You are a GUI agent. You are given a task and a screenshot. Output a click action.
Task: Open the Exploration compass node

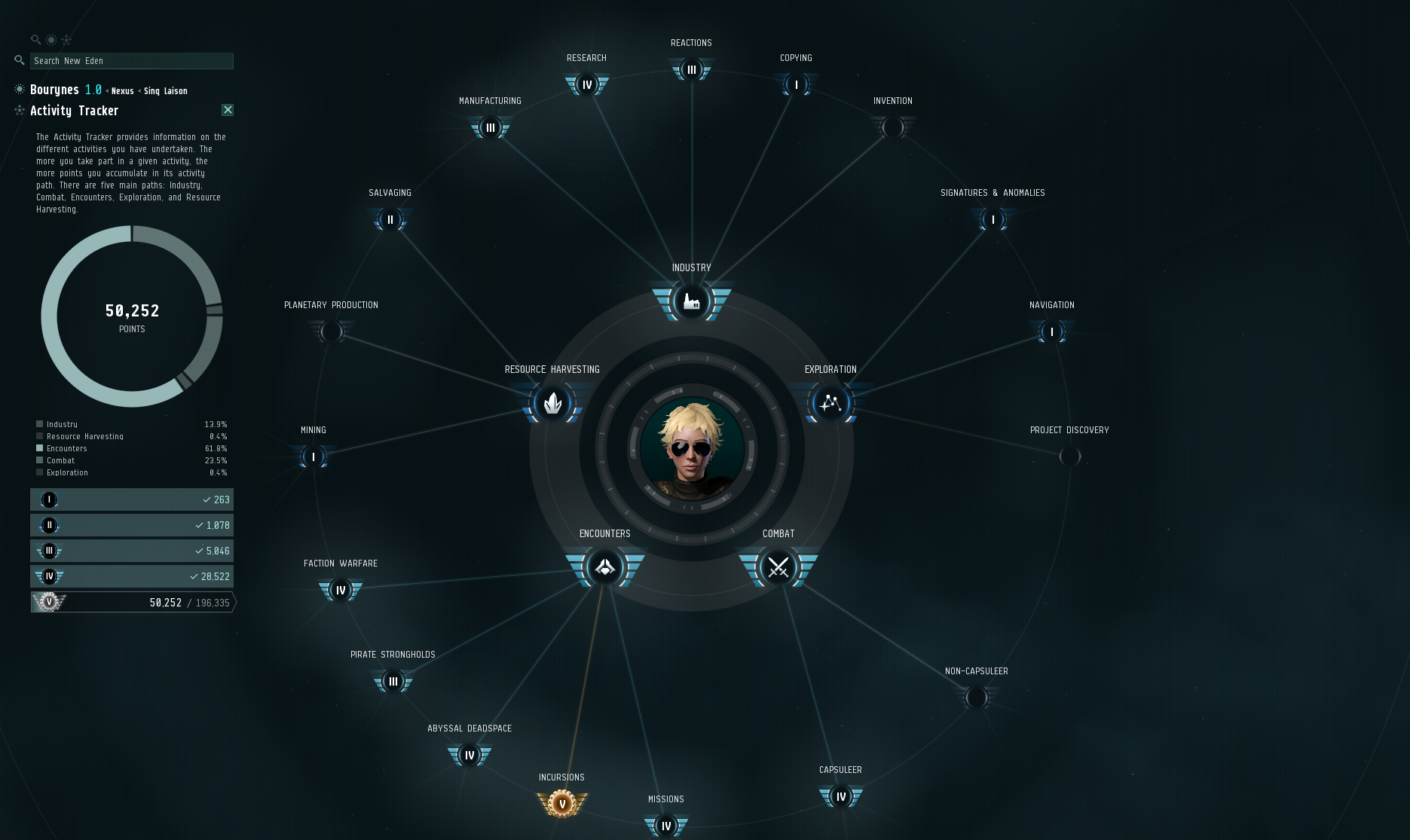(829, 402)
